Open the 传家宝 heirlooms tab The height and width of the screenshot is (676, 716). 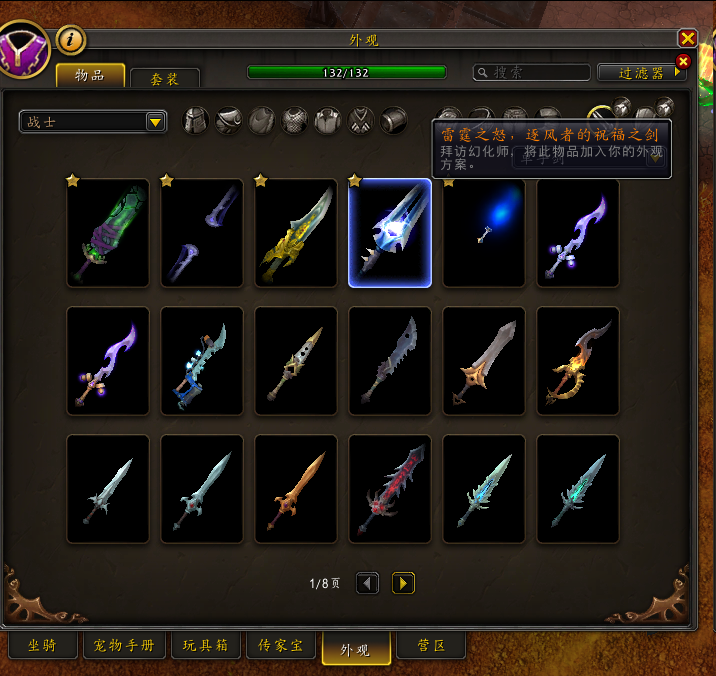pos(281,646)
